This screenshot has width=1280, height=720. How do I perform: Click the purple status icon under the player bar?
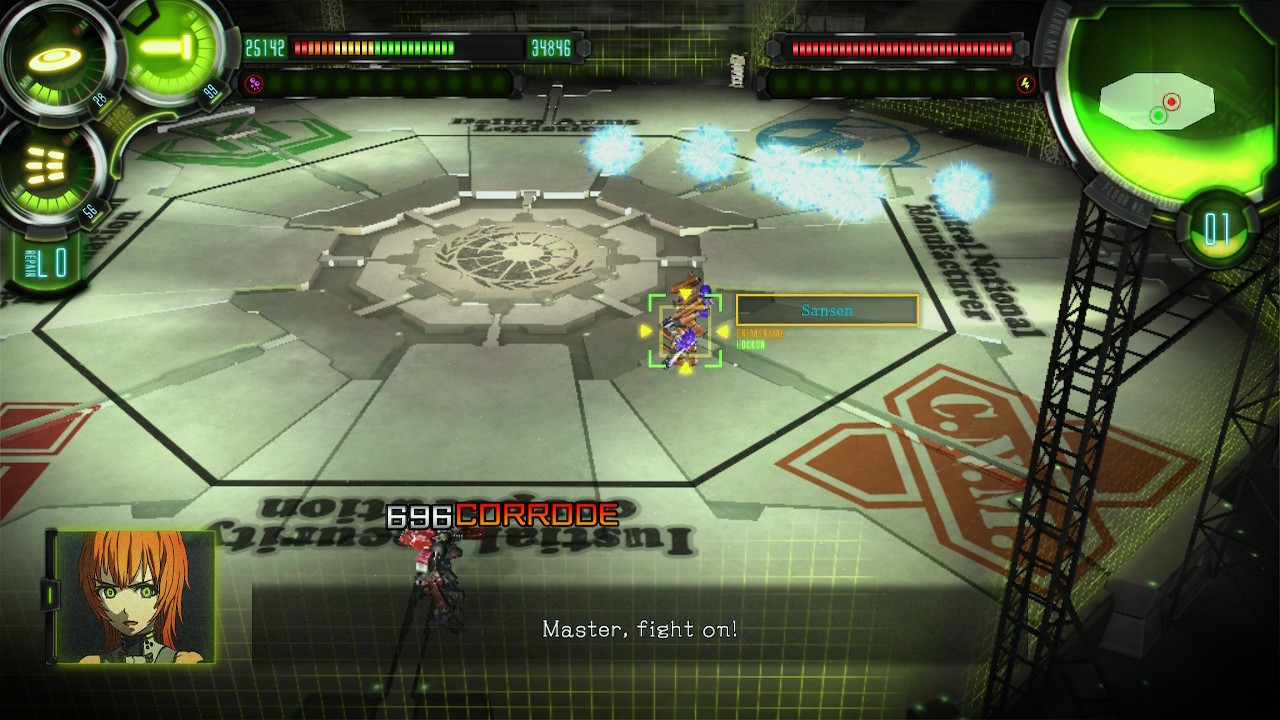click(253, 84)
